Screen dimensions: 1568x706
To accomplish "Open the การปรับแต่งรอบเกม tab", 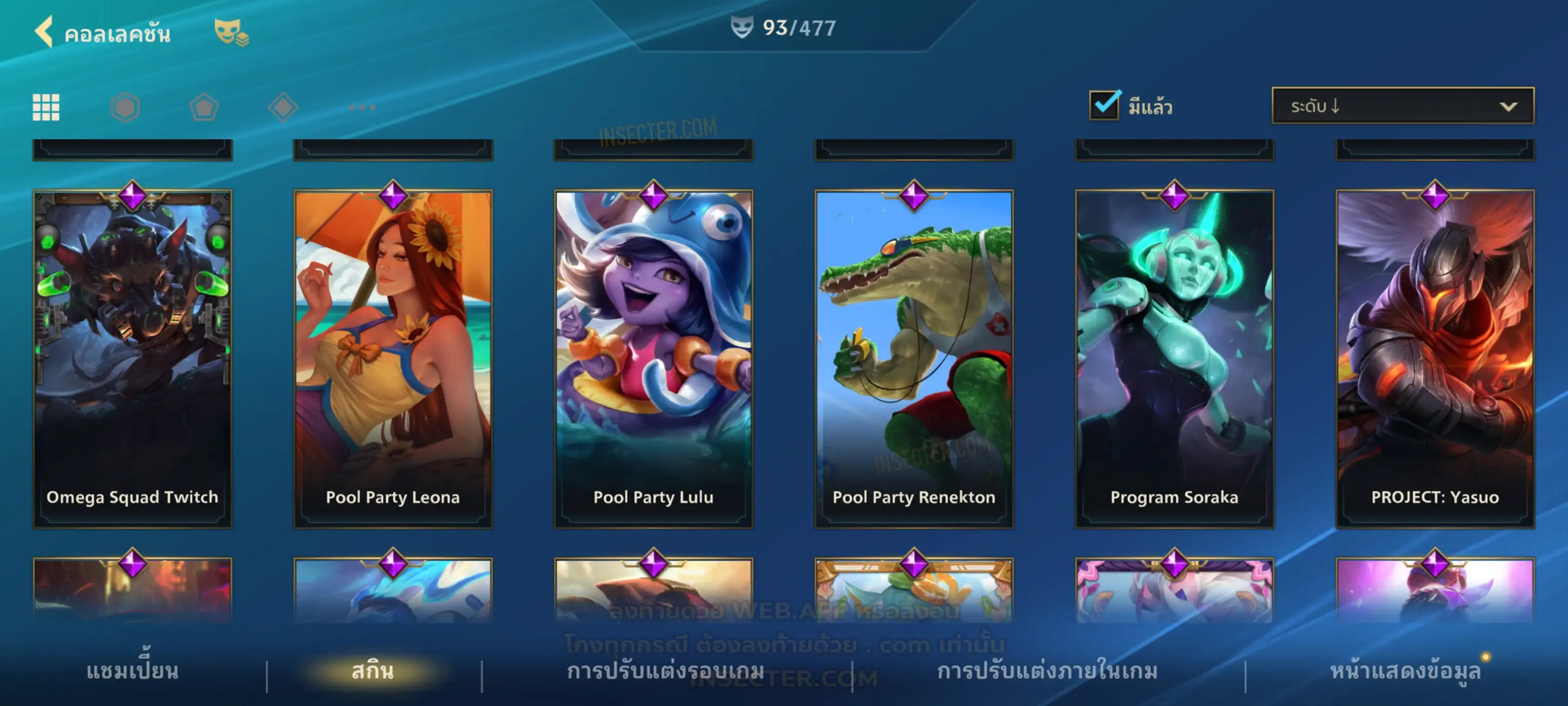I will [666, 671].
